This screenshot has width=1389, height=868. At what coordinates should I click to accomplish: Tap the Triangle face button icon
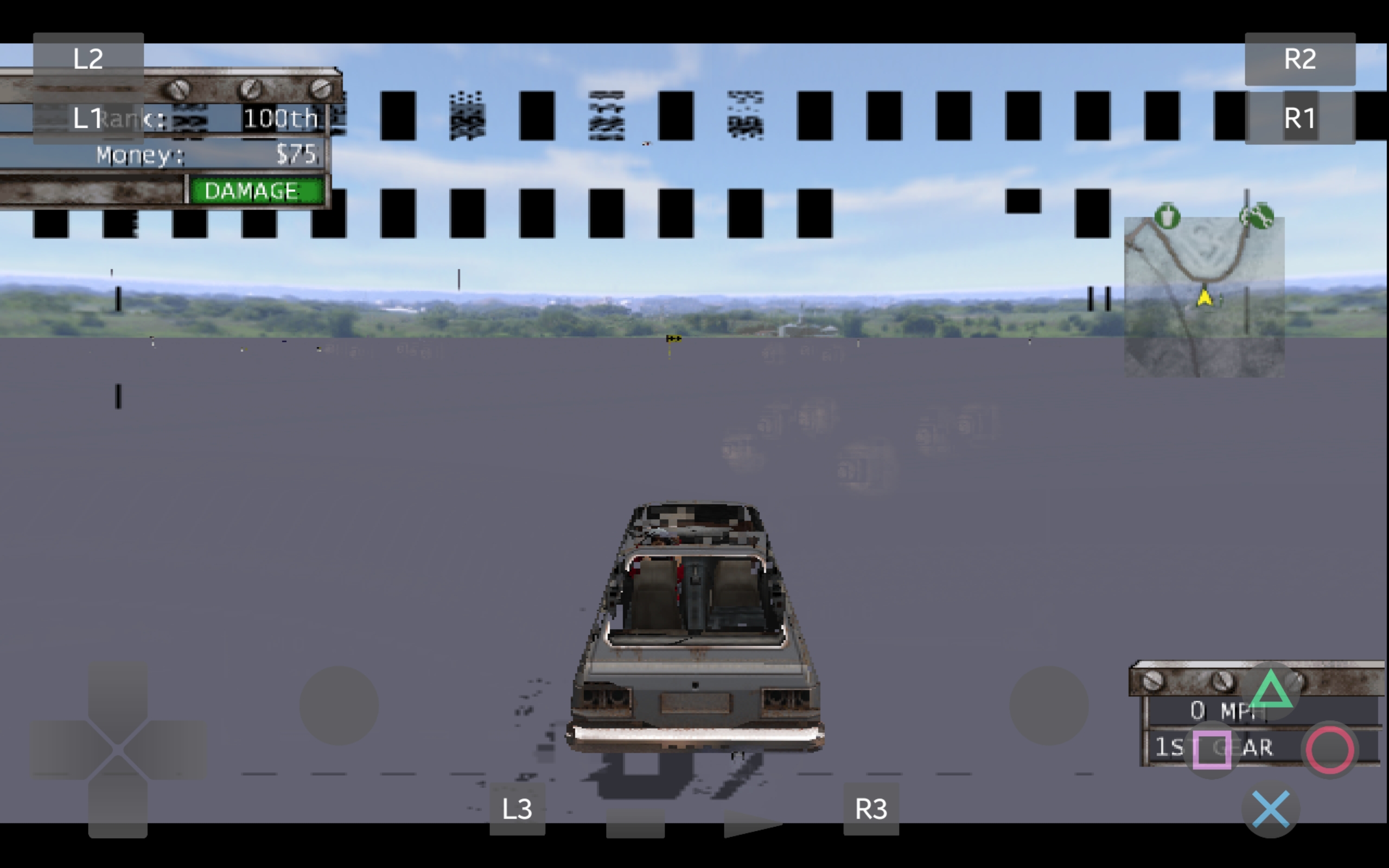point(1272,692)
